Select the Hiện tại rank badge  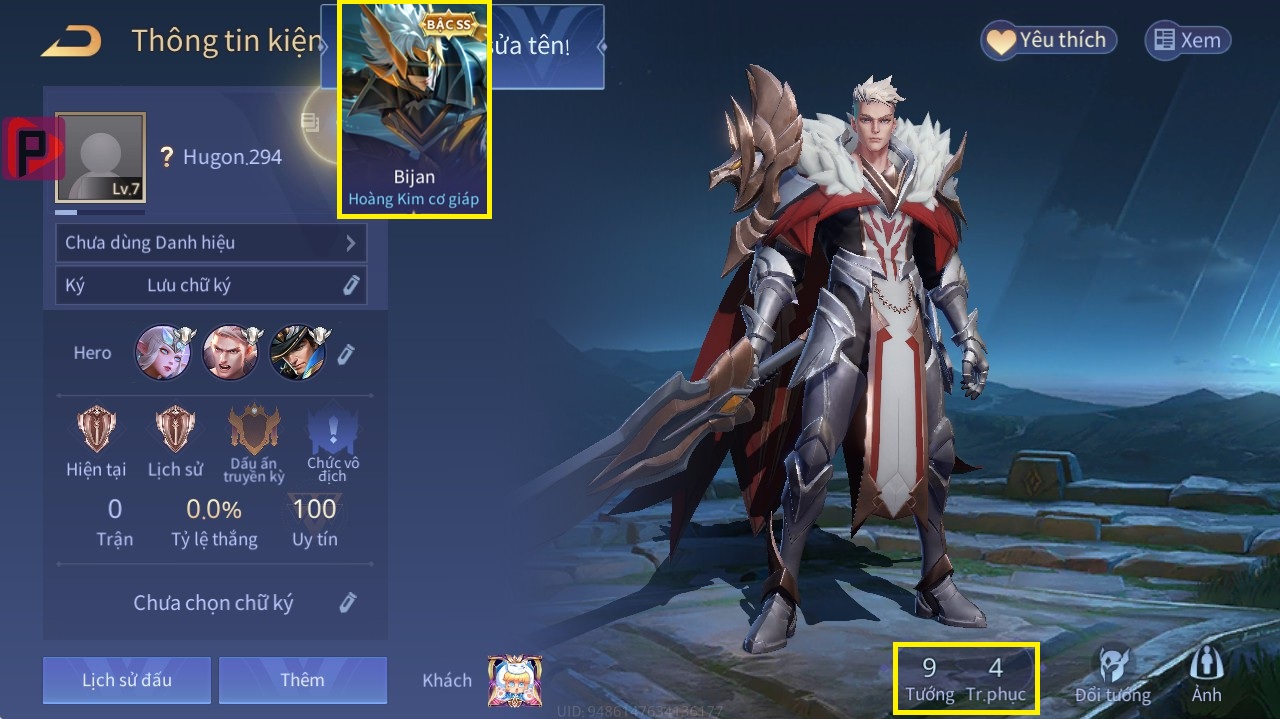[97, 440]
